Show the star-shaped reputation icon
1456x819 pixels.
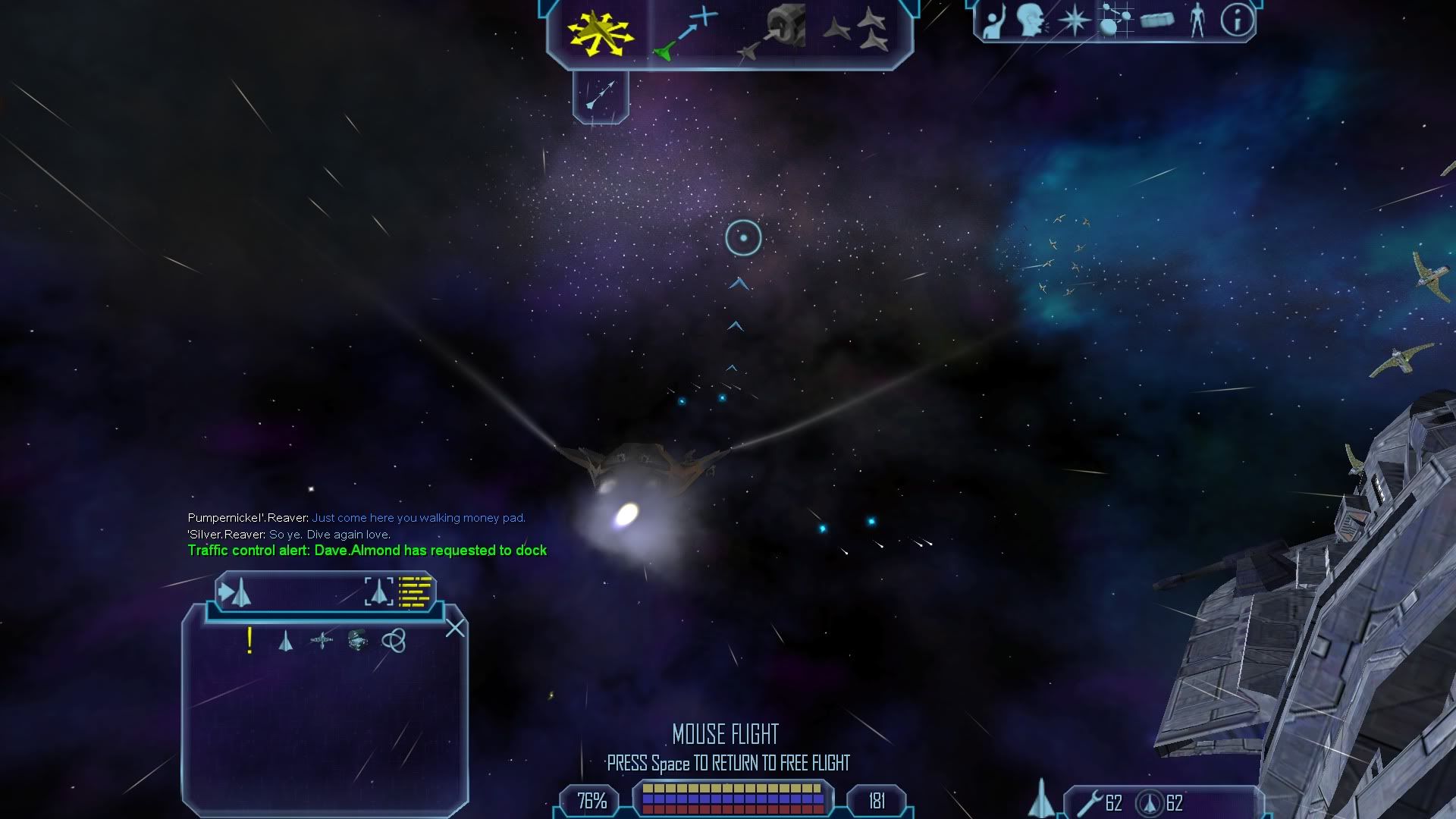pyautogui.click(x=1074, y=20)
